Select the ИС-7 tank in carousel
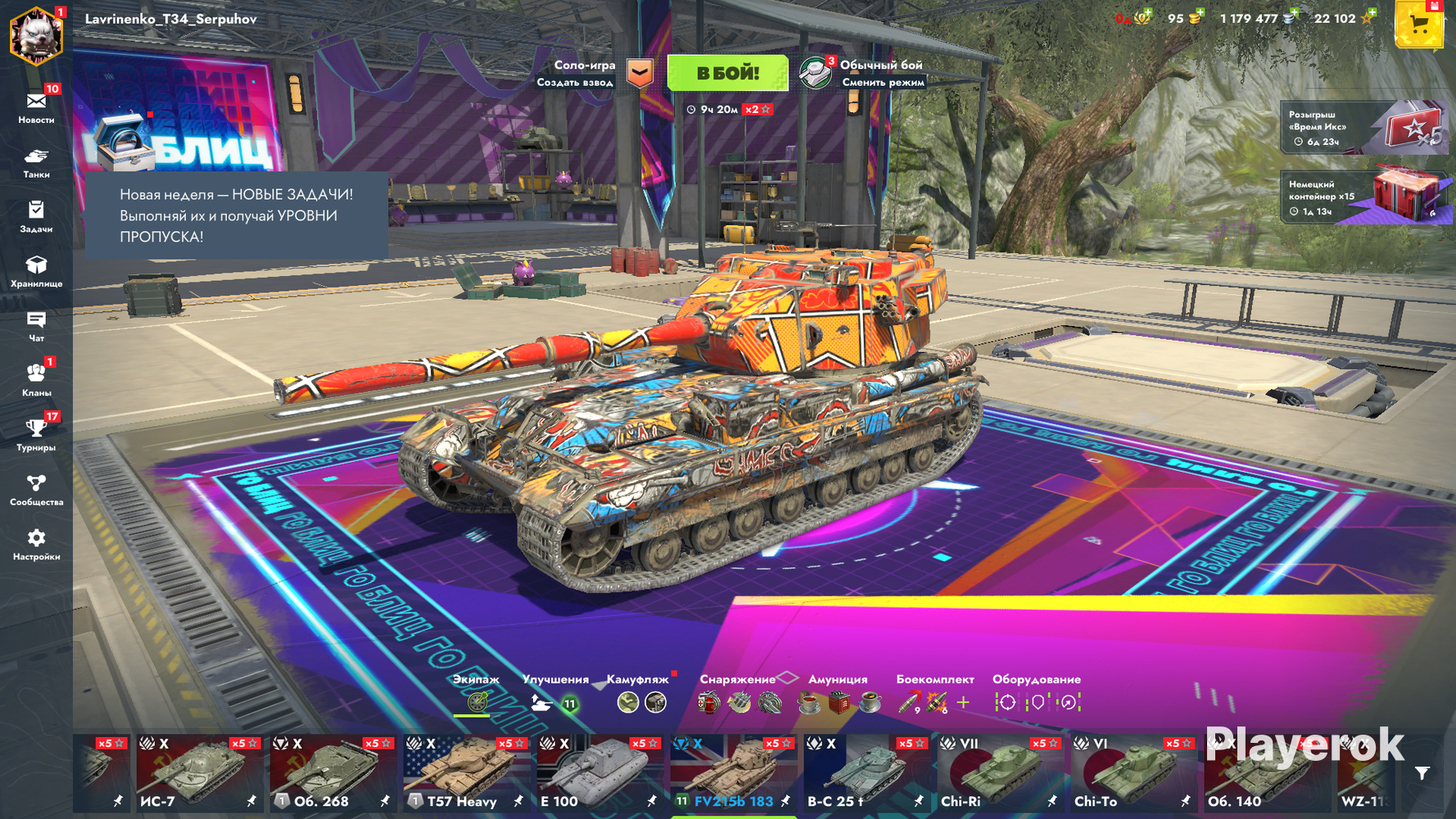Screen dimensions: 1456x819 (197, 774)
